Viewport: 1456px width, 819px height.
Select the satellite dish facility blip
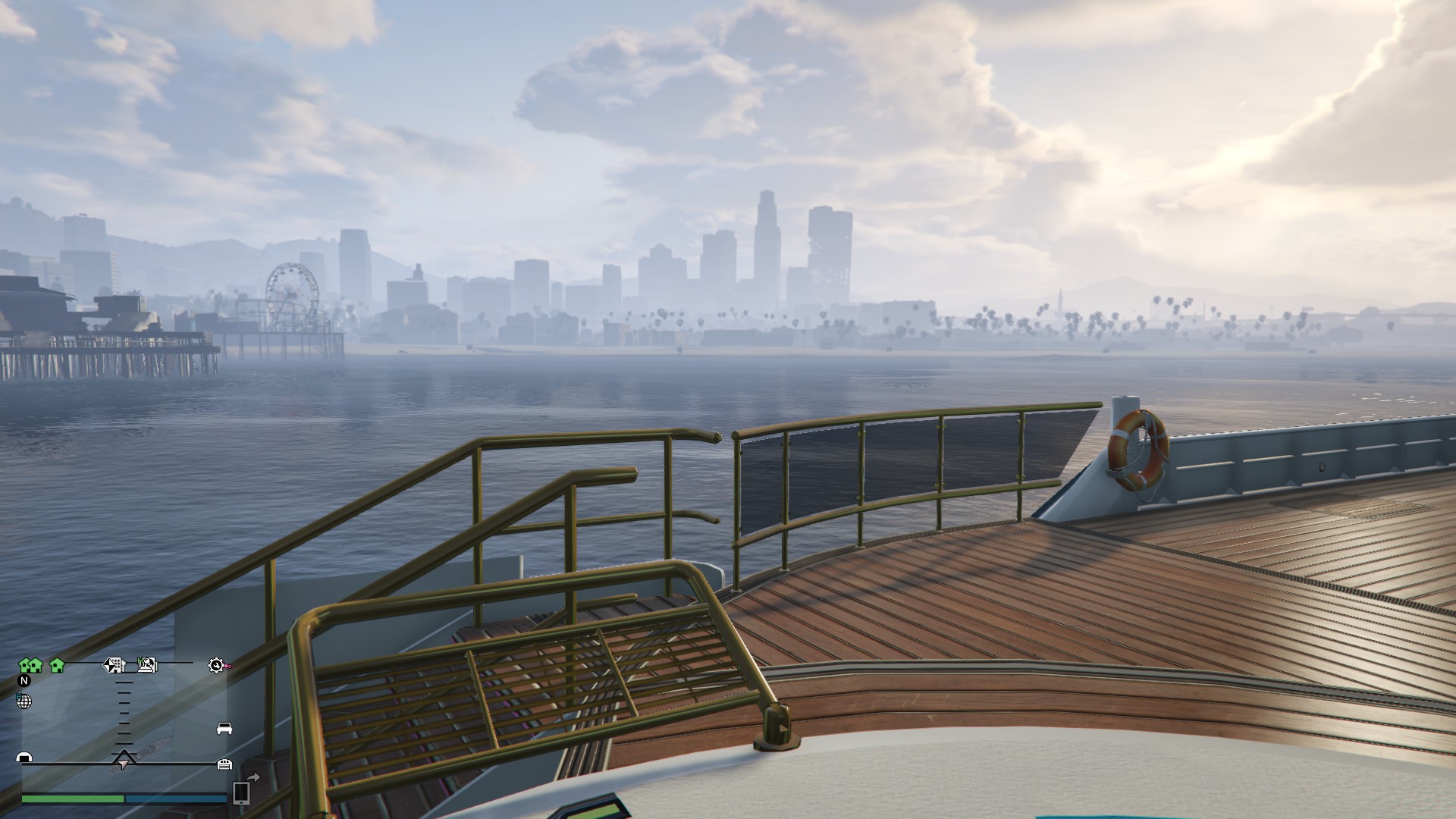147,665
